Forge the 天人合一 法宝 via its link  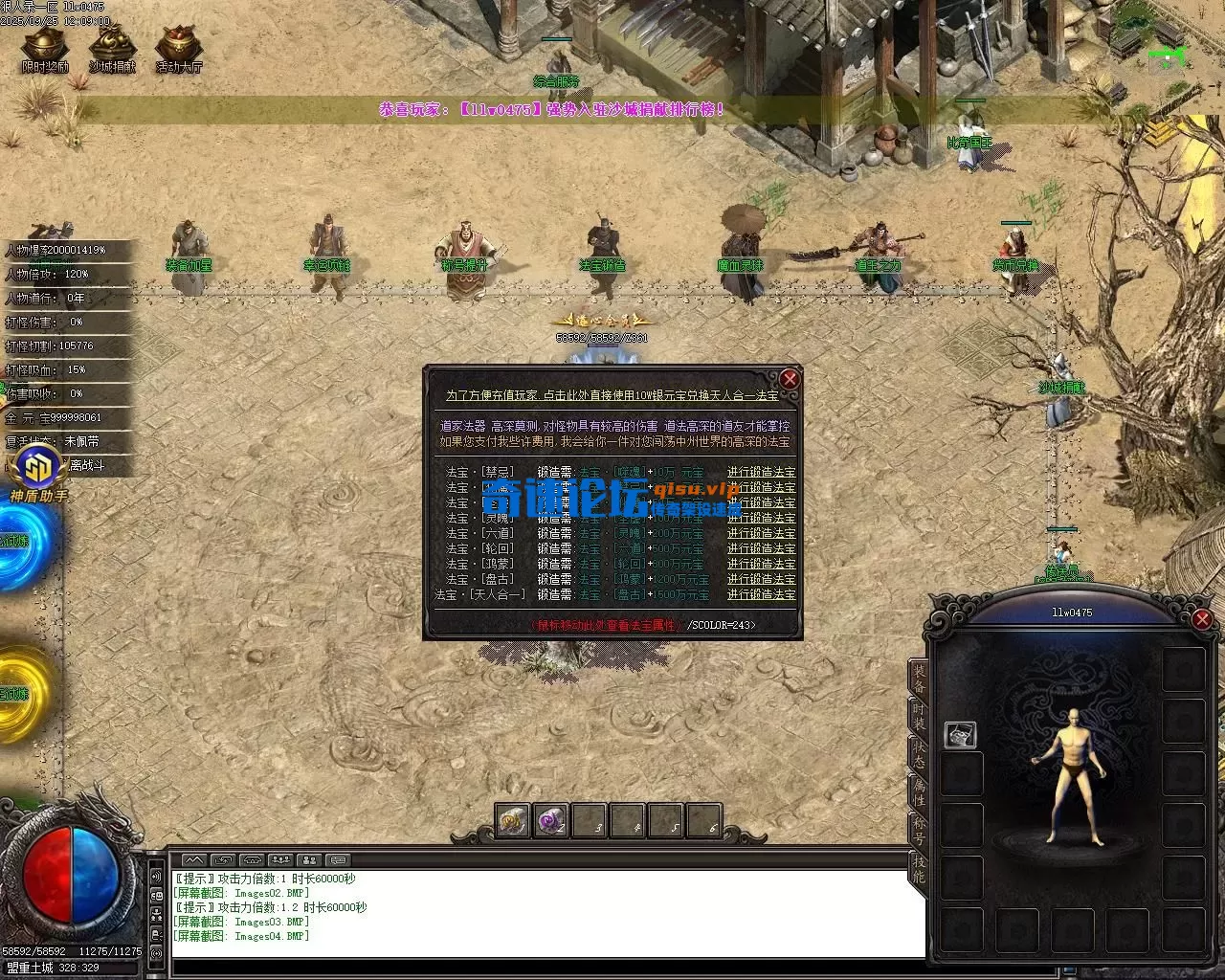coord(761,594)
